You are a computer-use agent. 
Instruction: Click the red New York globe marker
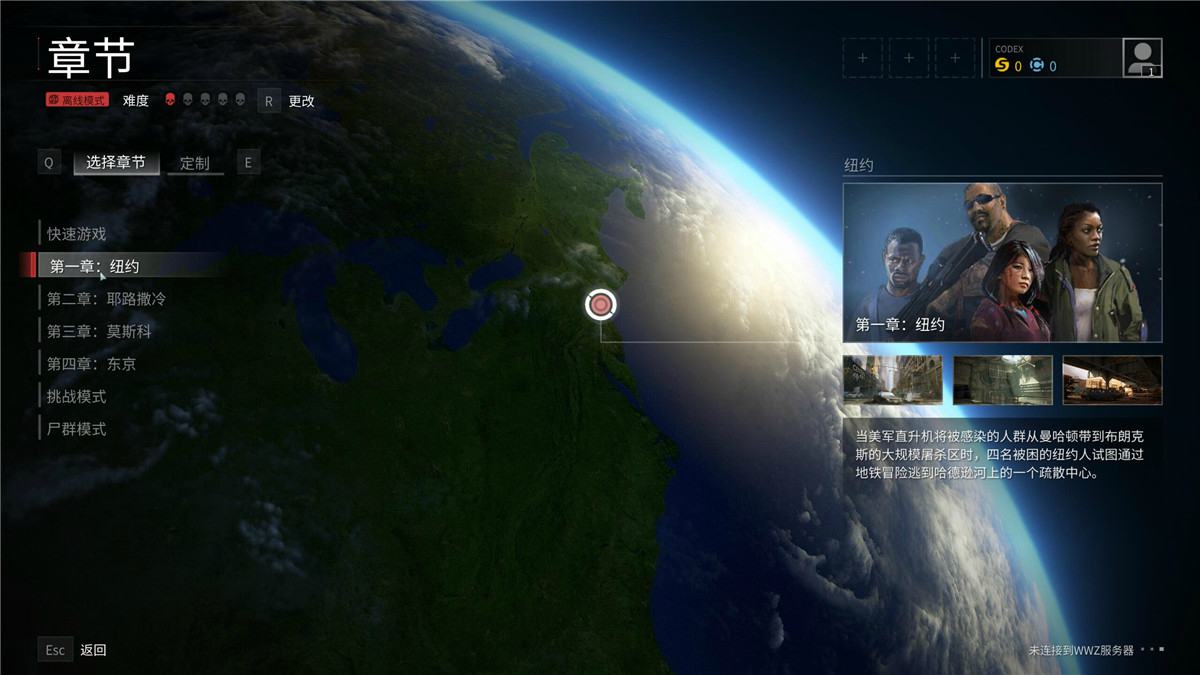tap(600, 304)
